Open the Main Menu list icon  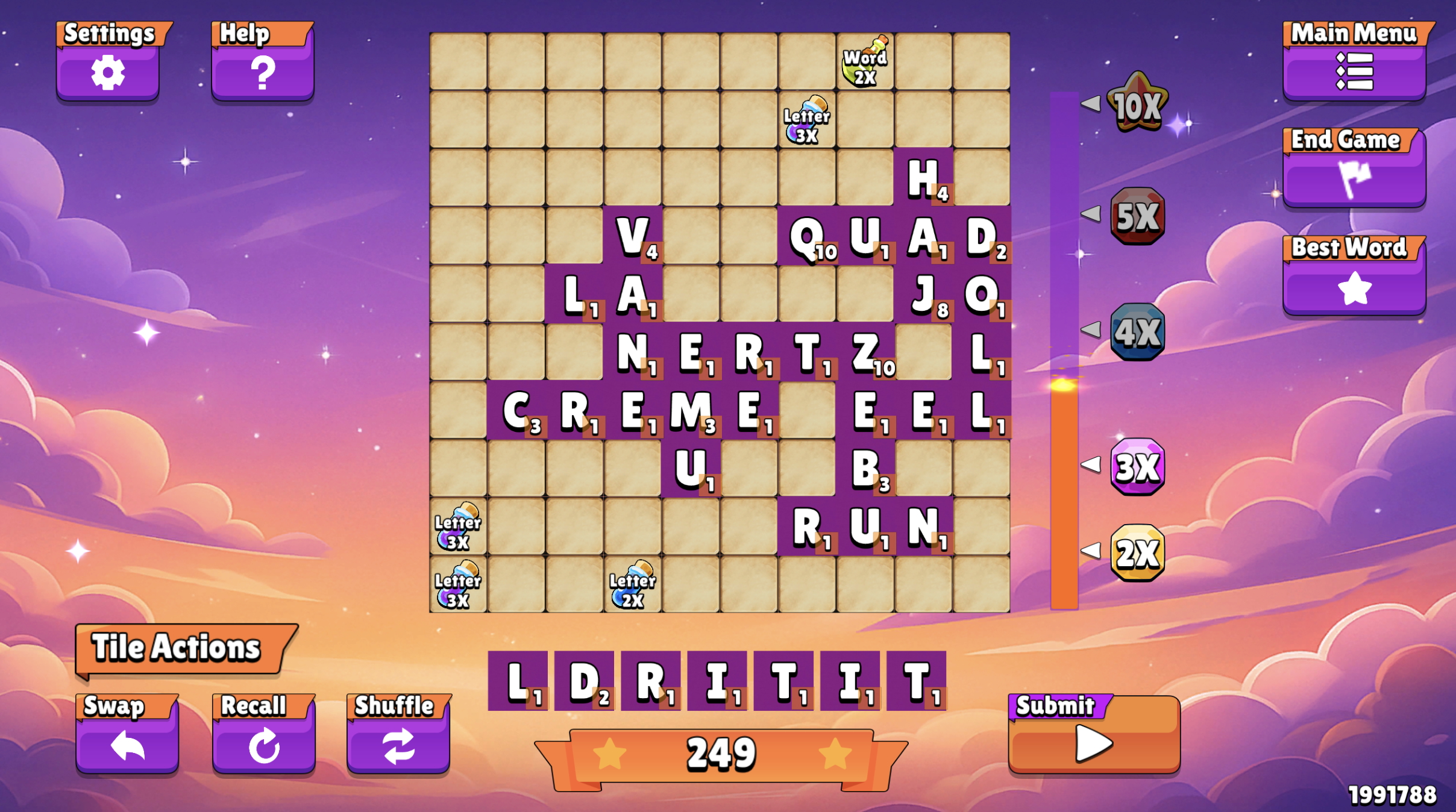[x=1356, y=72]
